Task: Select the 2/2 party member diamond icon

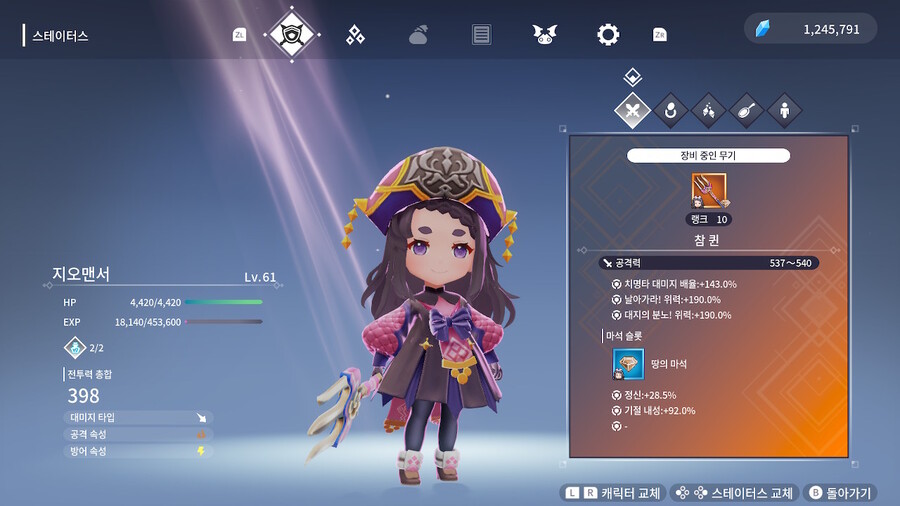Action: tap(75, 348)
